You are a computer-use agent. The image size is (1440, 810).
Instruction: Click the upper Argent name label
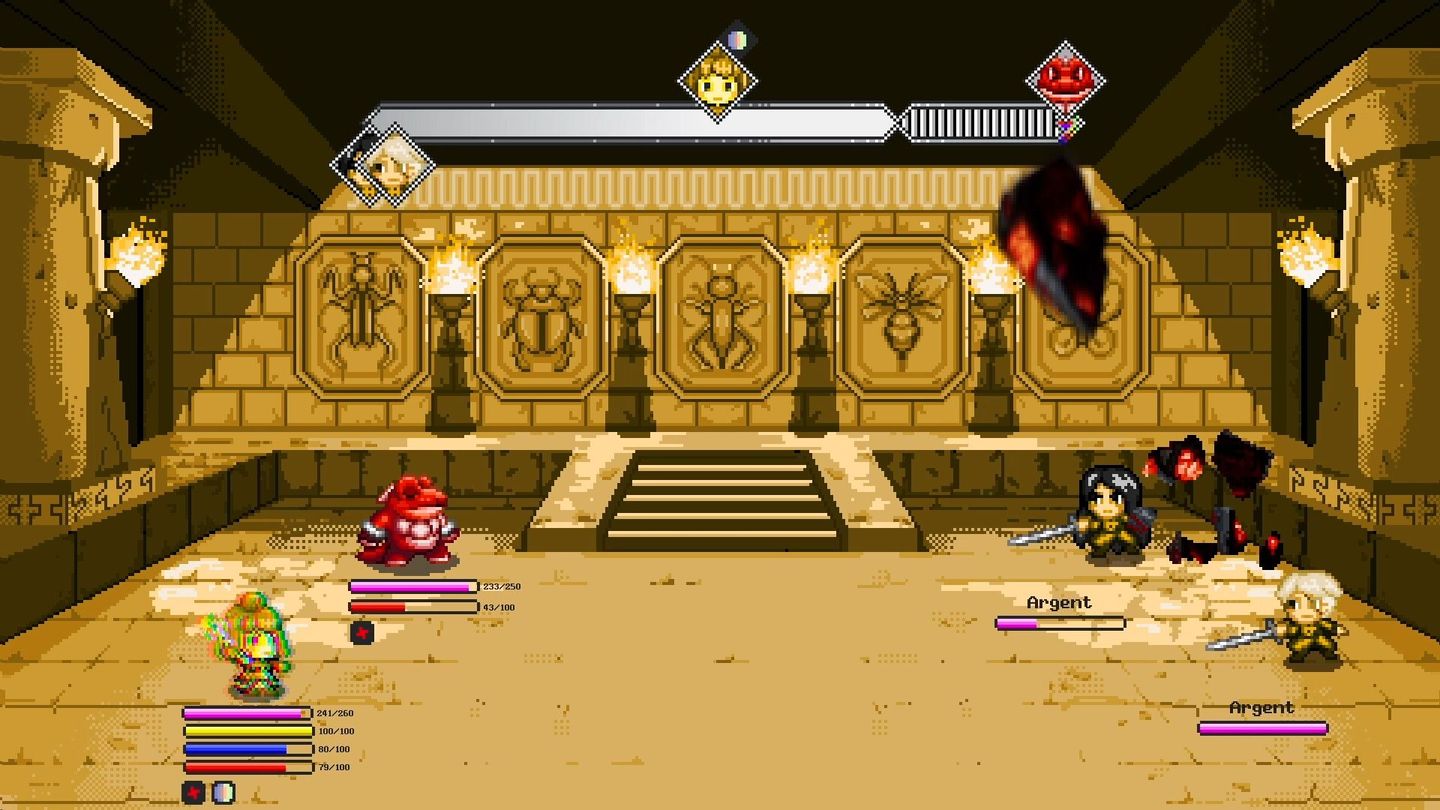[x=1060, y=602]
